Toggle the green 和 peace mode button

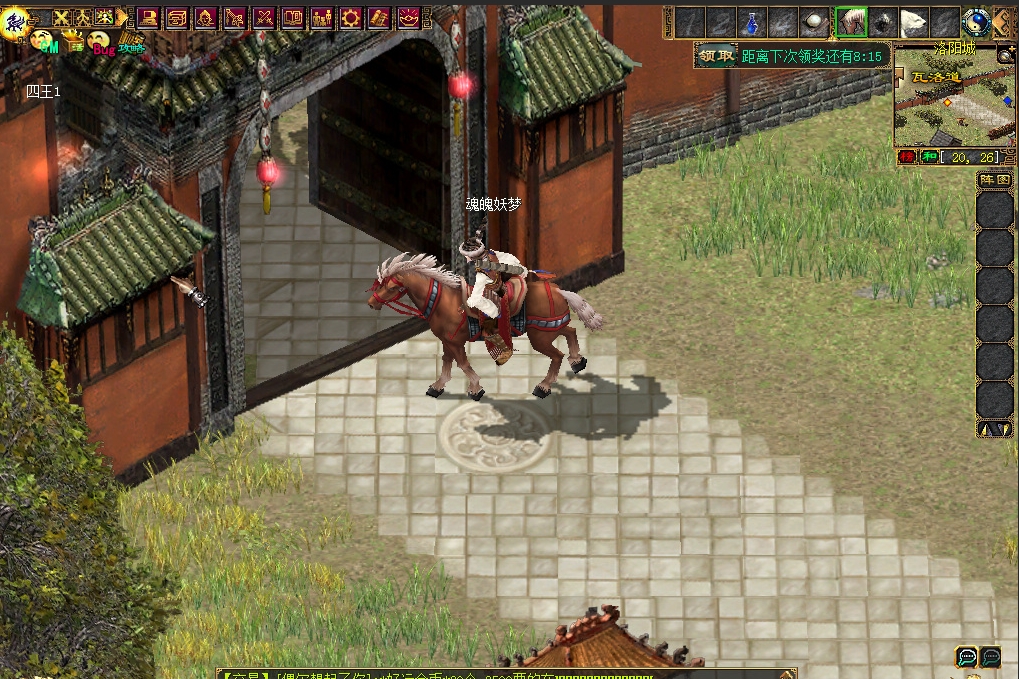point(928,157)
